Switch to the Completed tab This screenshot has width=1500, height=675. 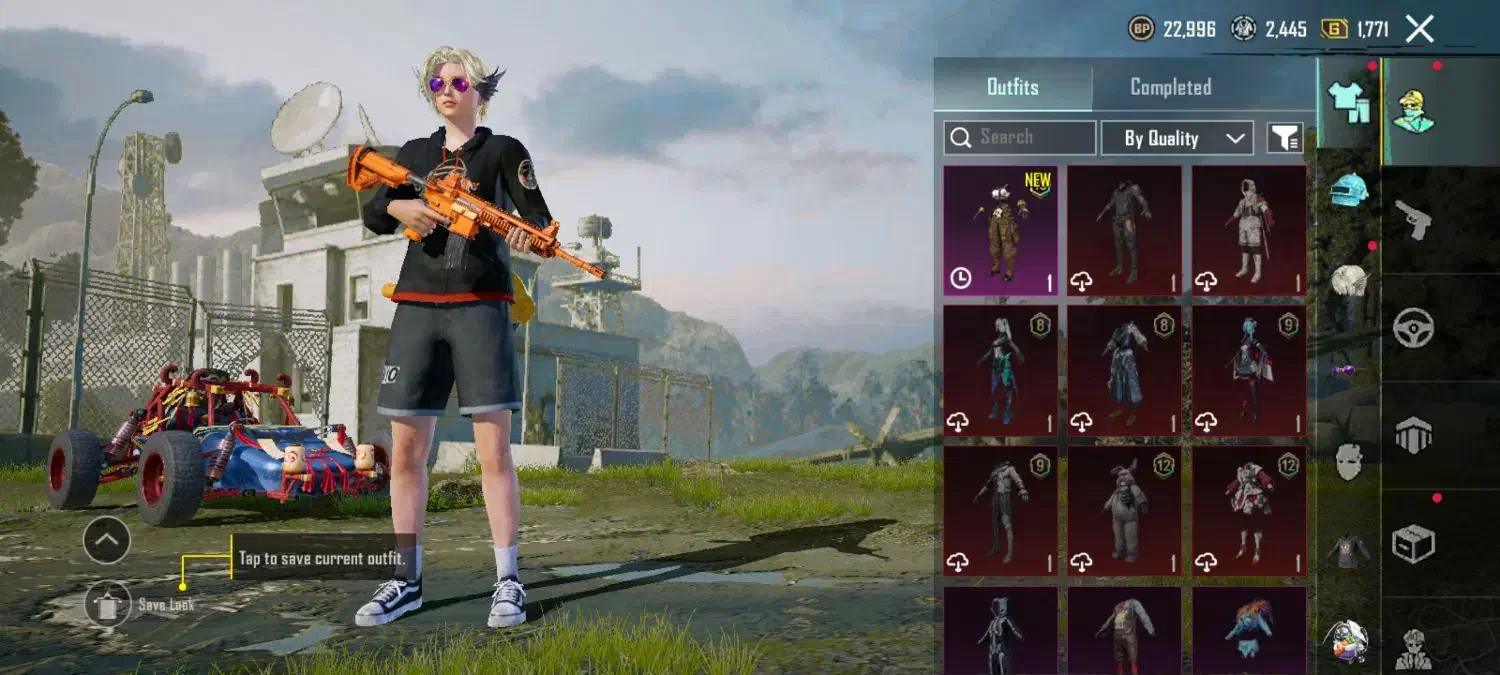tap(1170, 87)
